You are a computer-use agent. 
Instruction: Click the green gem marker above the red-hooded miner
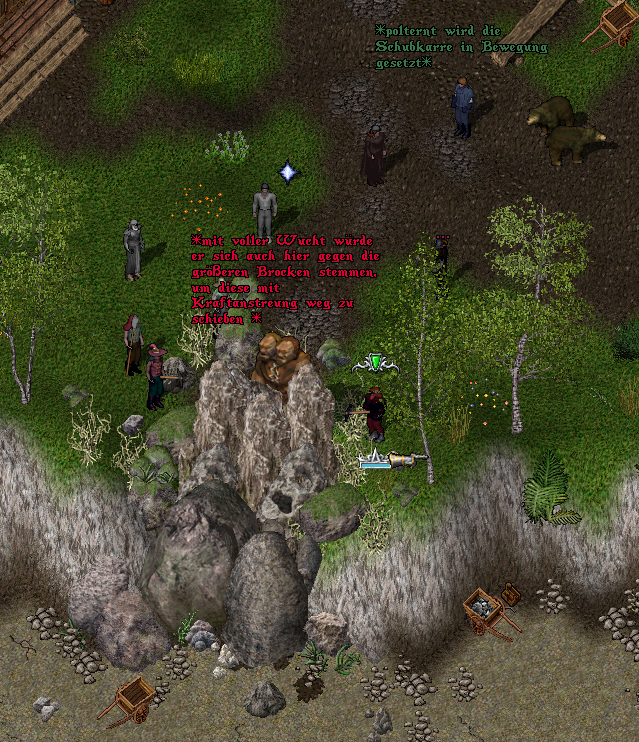pos(375,363)
